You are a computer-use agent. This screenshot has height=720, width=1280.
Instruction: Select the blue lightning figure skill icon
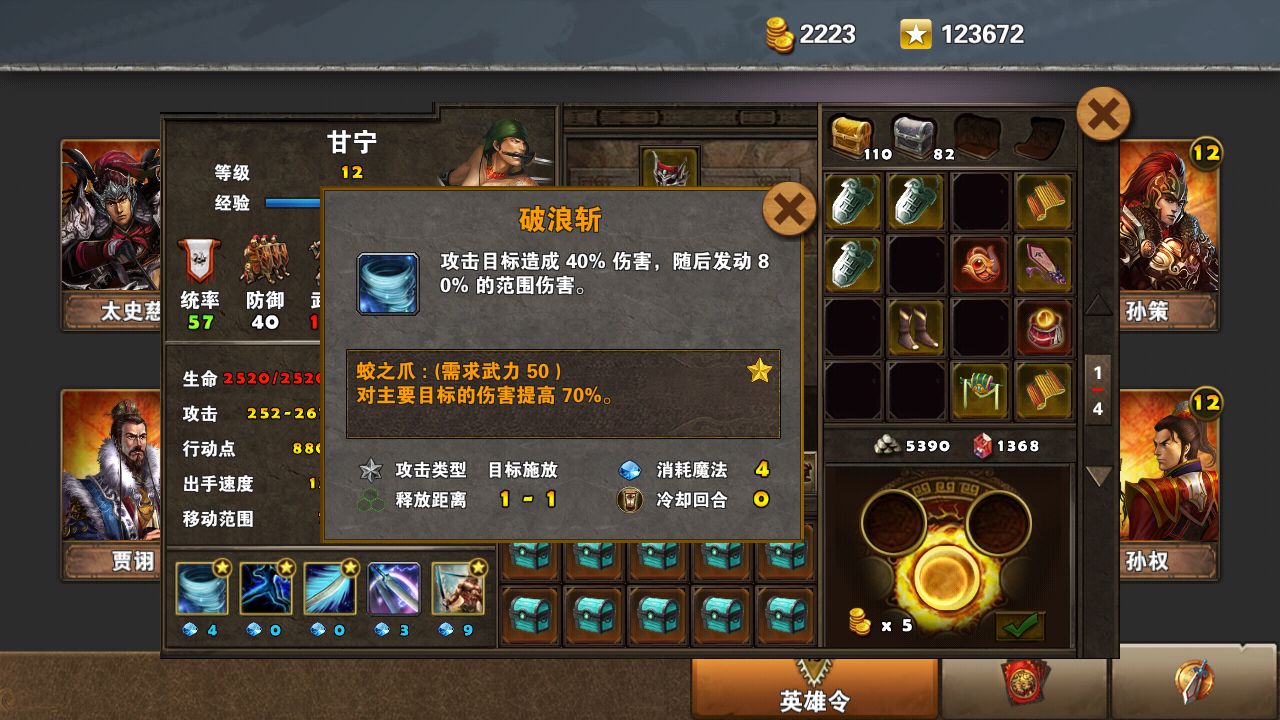(x=266, y=588)
